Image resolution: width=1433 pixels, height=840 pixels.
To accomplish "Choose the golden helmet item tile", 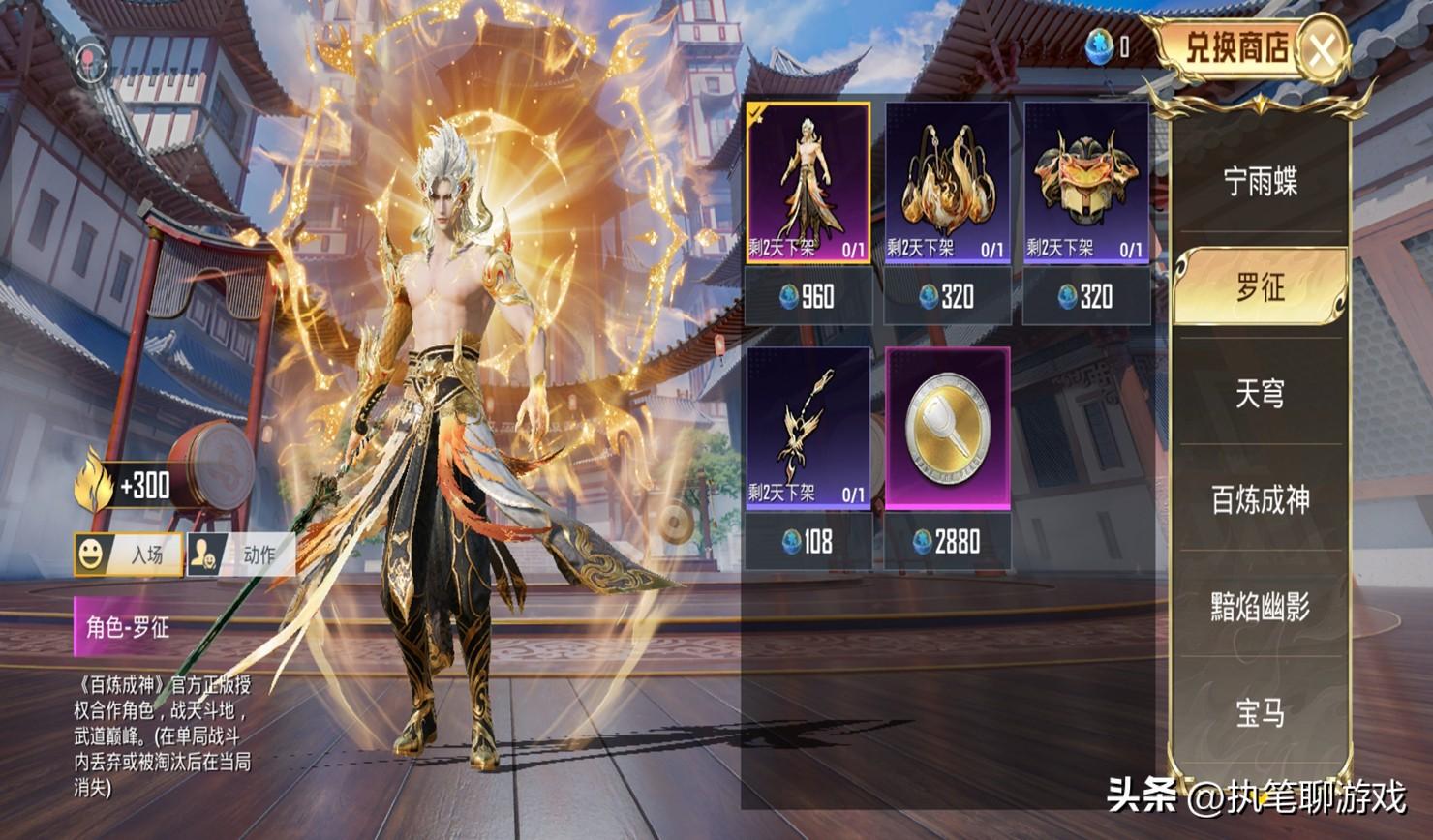I will click(x=1086, y=183).
